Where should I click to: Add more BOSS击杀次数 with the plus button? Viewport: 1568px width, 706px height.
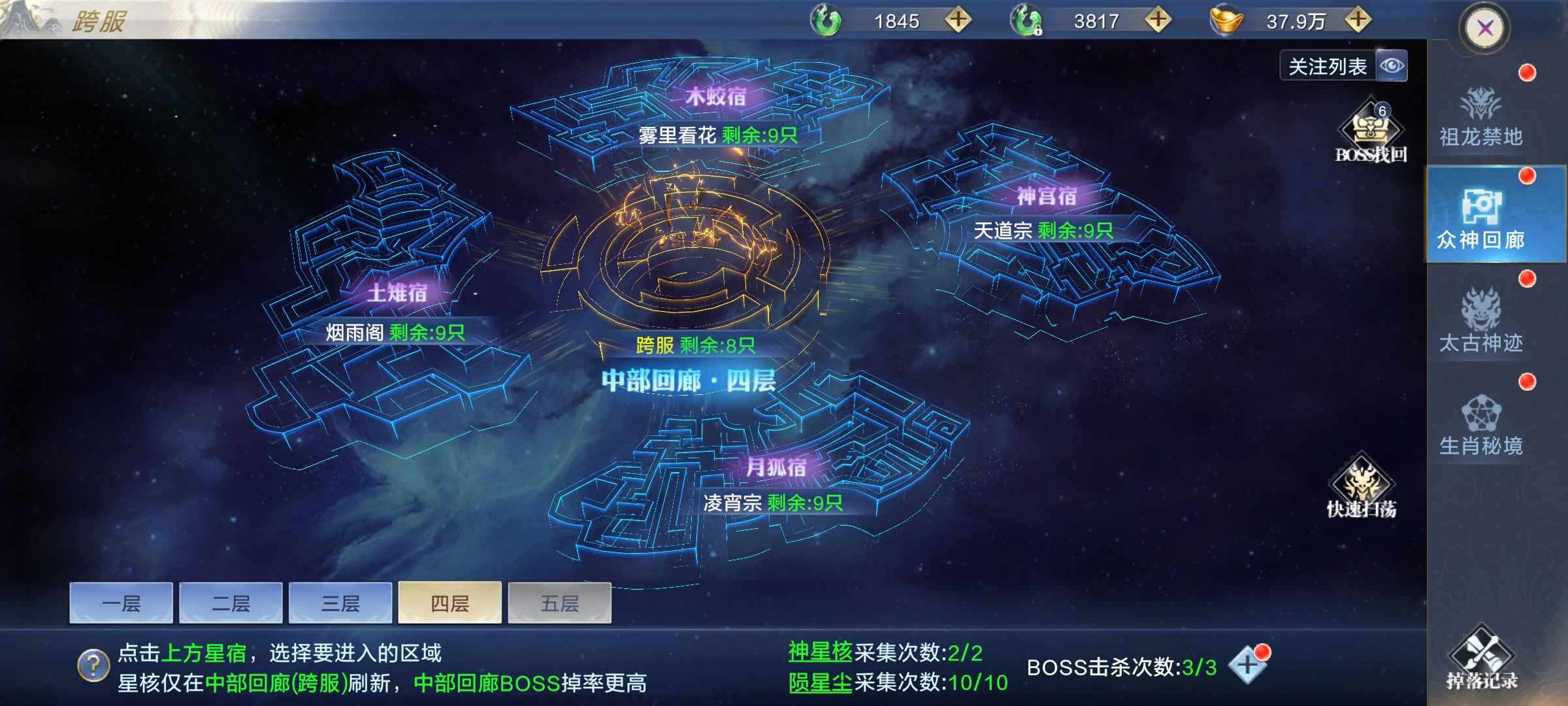click(1247, 665)
